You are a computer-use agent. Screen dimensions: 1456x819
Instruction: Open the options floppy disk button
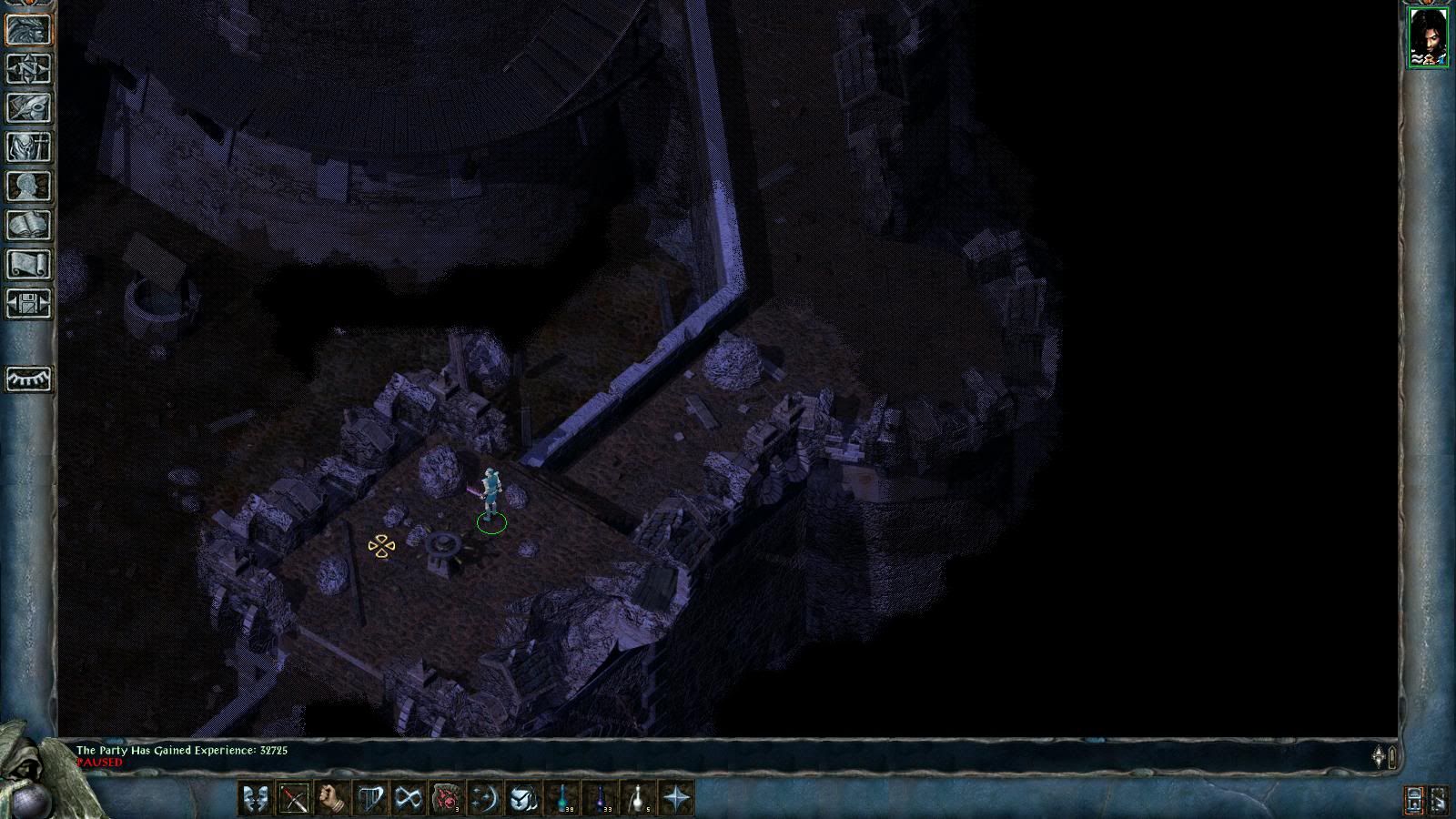pyautogui.click(x=29, y=304)
